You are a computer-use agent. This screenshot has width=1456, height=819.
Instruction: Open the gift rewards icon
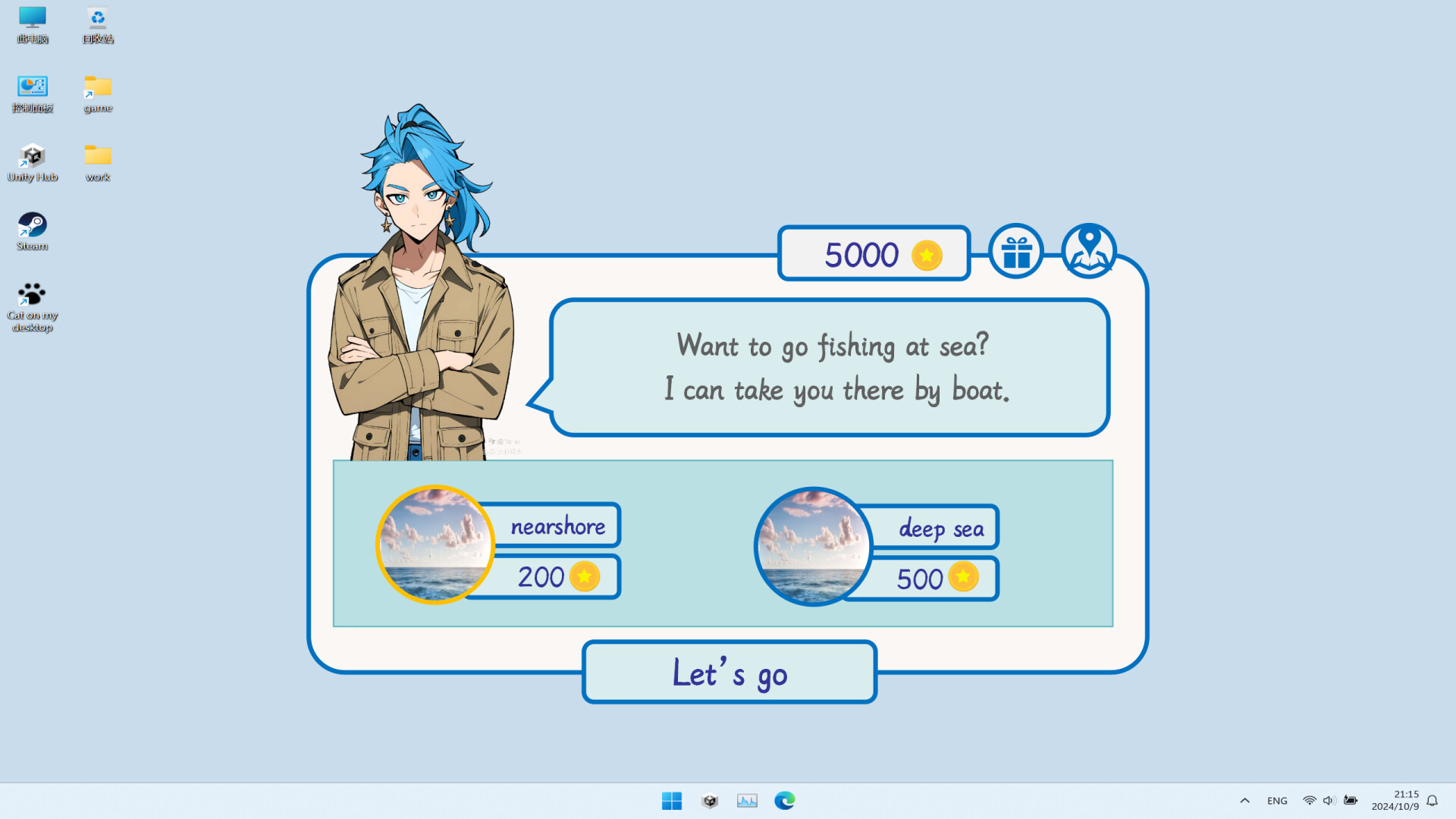[x=1015, y=251]
